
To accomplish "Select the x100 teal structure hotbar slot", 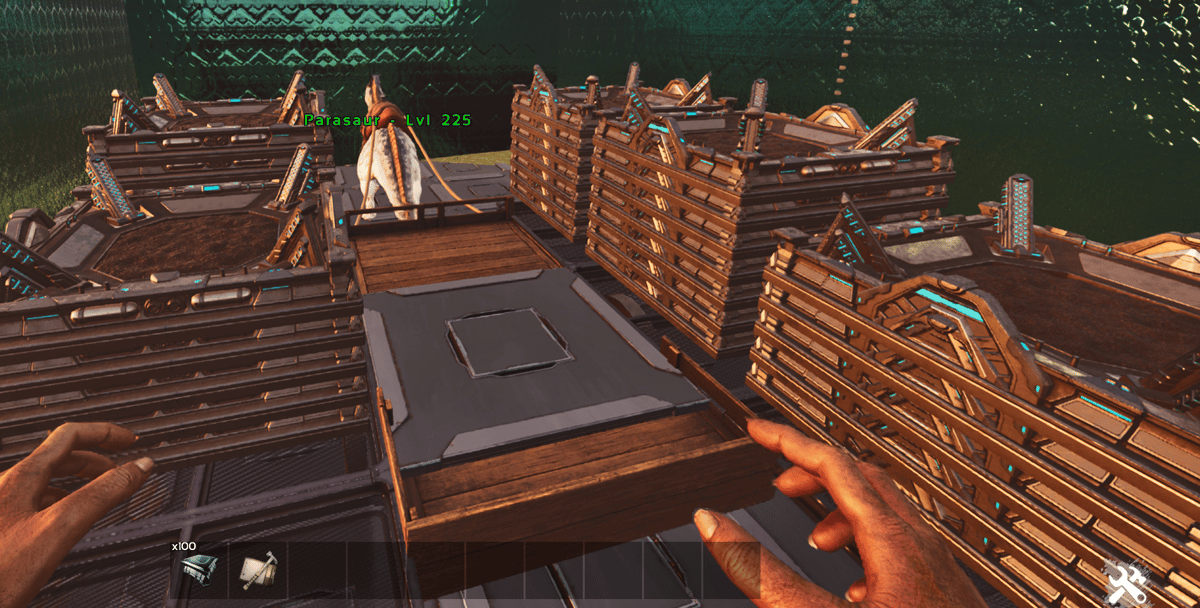I will [198, 570].
